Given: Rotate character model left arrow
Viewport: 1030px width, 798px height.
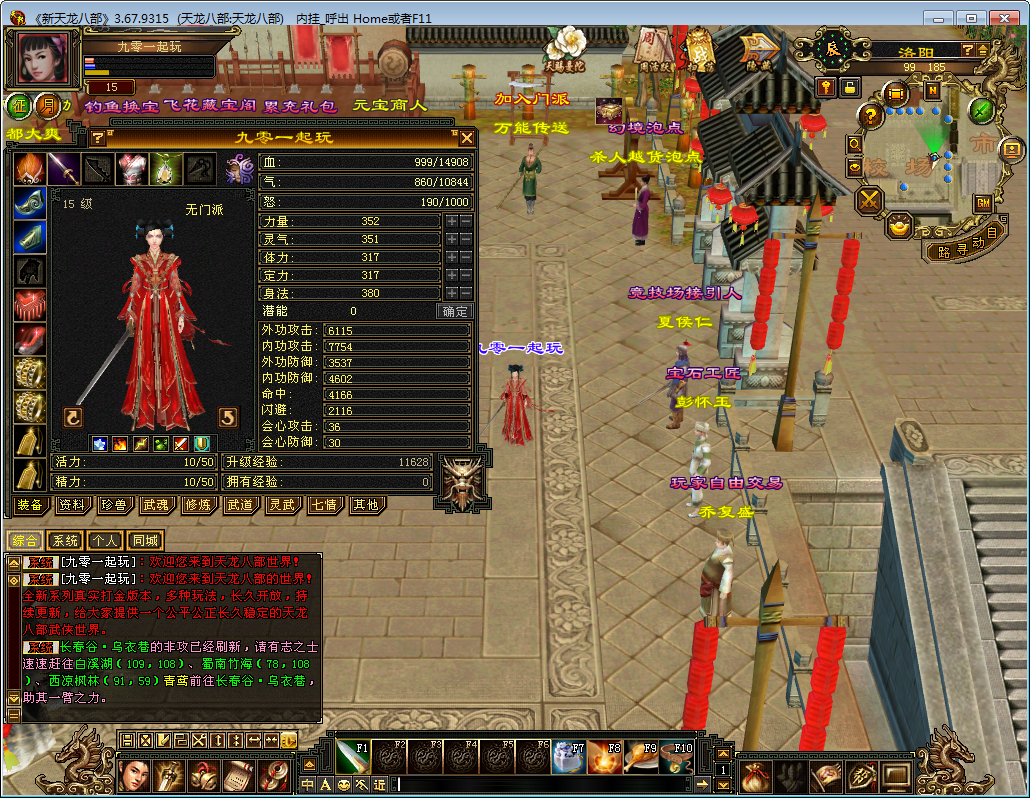Looking at the screenshot, I should point(72,417).
